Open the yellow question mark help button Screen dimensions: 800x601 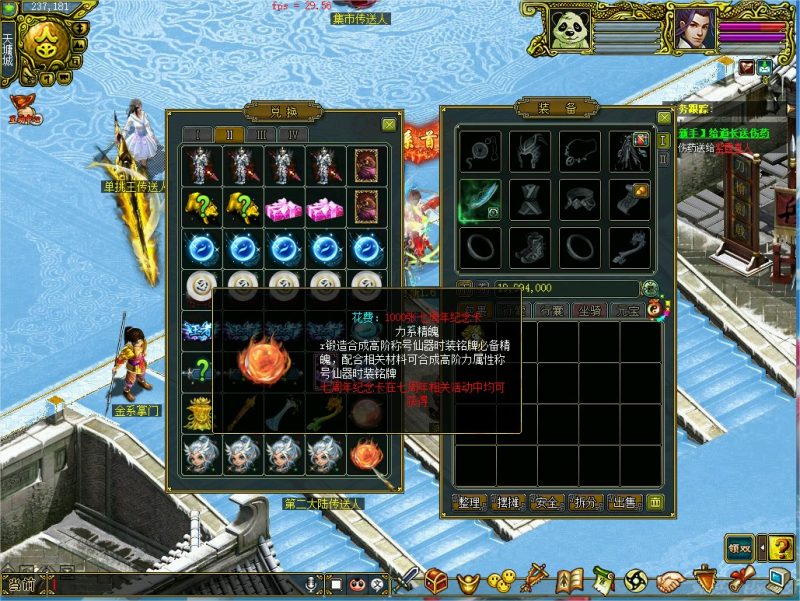pos(781,547)
